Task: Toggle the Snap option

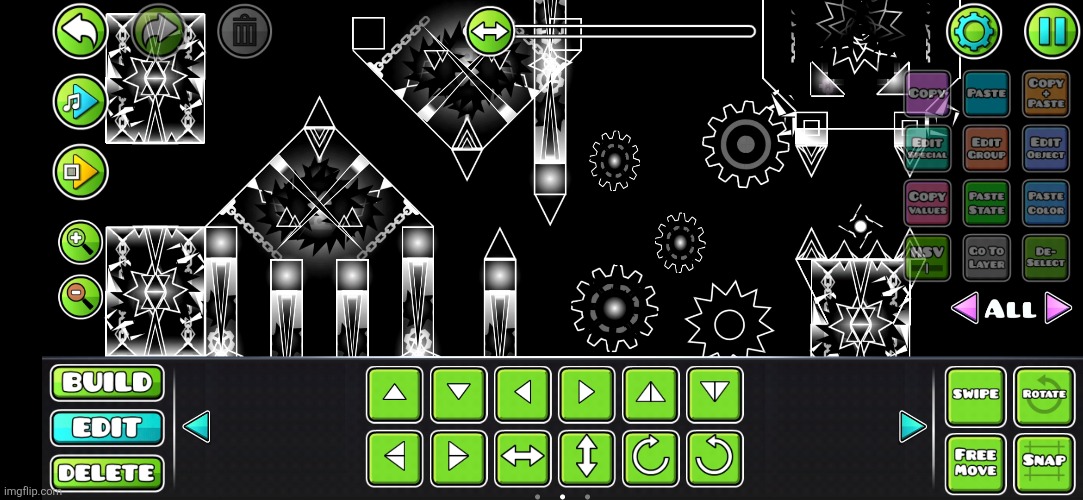Action: 1044,463
